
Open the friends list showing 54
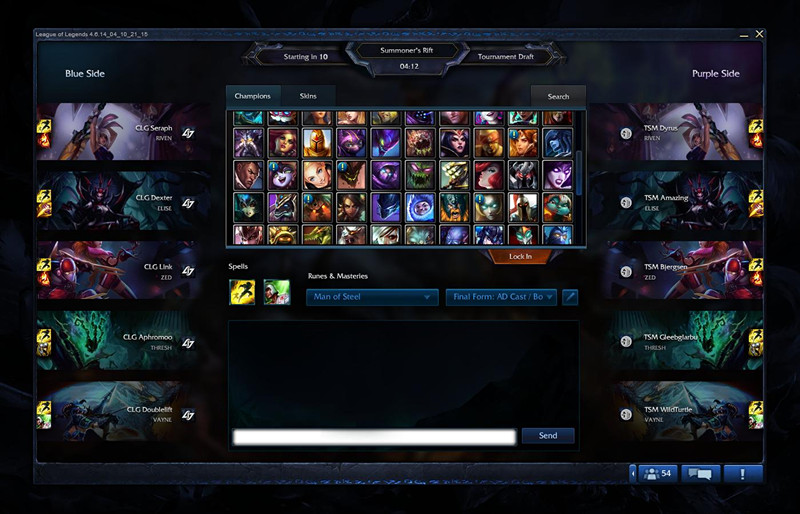click(x=658, y=473)
